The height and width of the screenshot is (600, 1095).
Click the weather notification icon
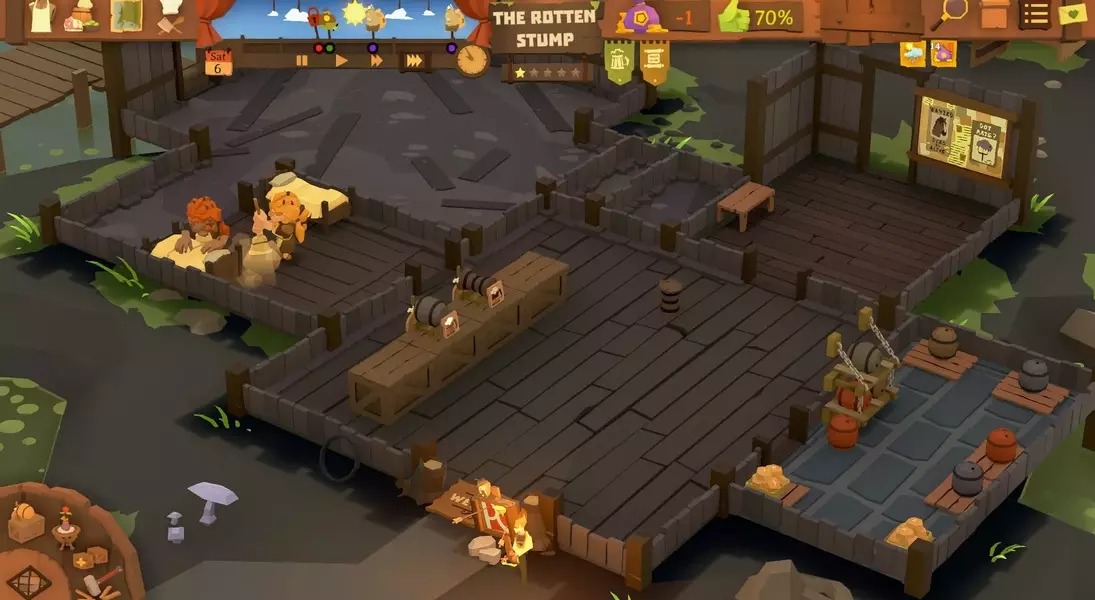pyautogui.click(x=912, y=54)
